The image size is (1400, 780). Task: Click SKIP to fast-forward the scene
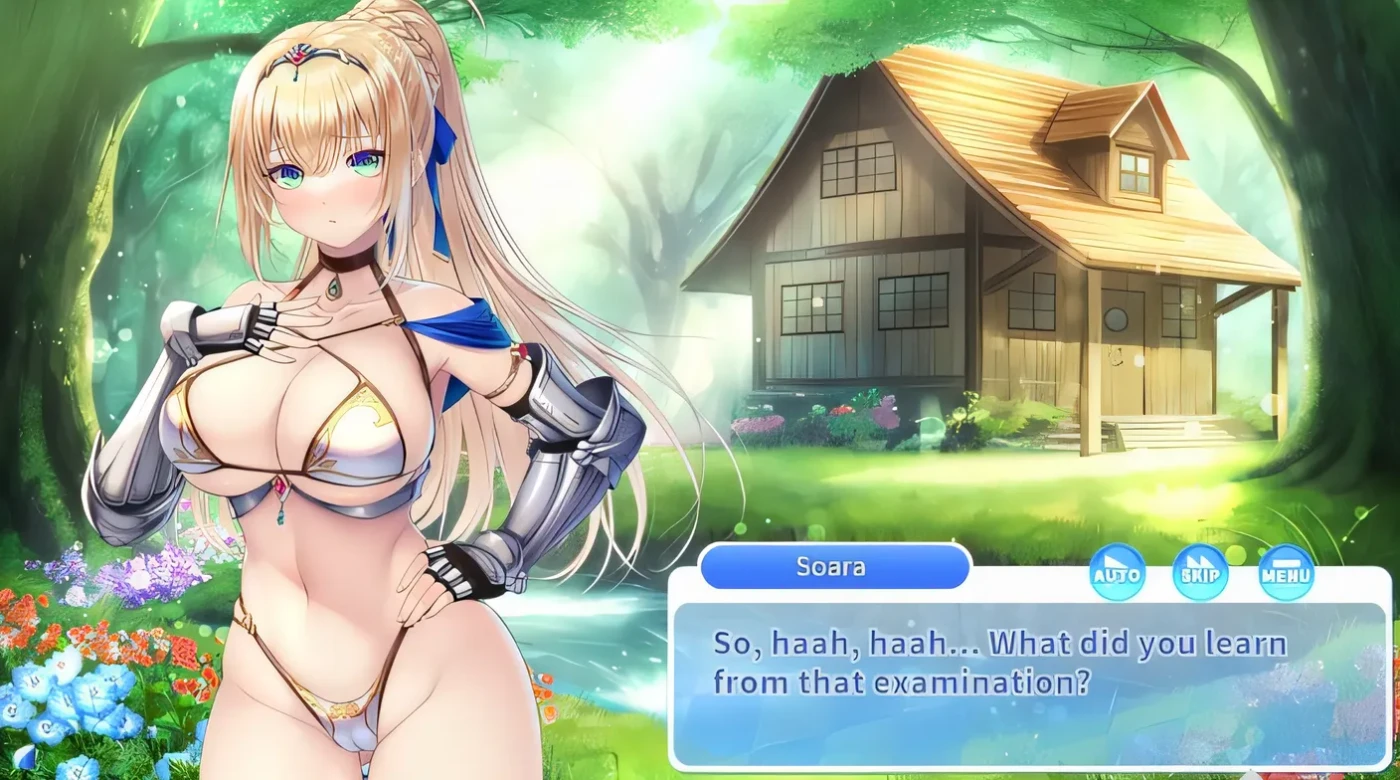pos(1199,574)
